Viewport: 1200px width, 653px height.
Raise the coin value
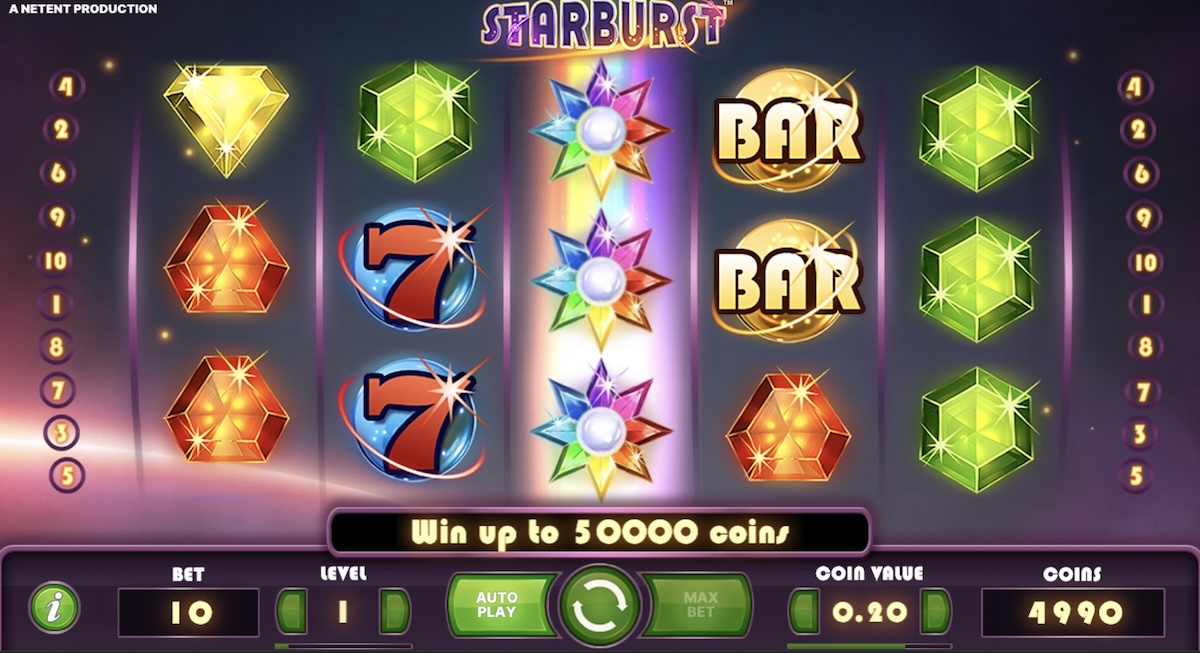936,612
